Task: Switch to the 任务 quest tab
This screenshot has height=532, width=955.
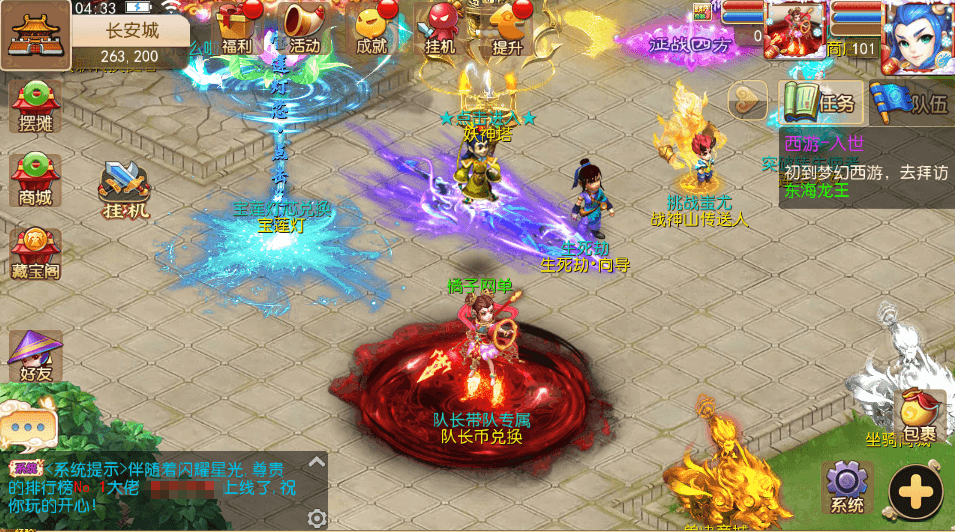Action: pos(820,102)
